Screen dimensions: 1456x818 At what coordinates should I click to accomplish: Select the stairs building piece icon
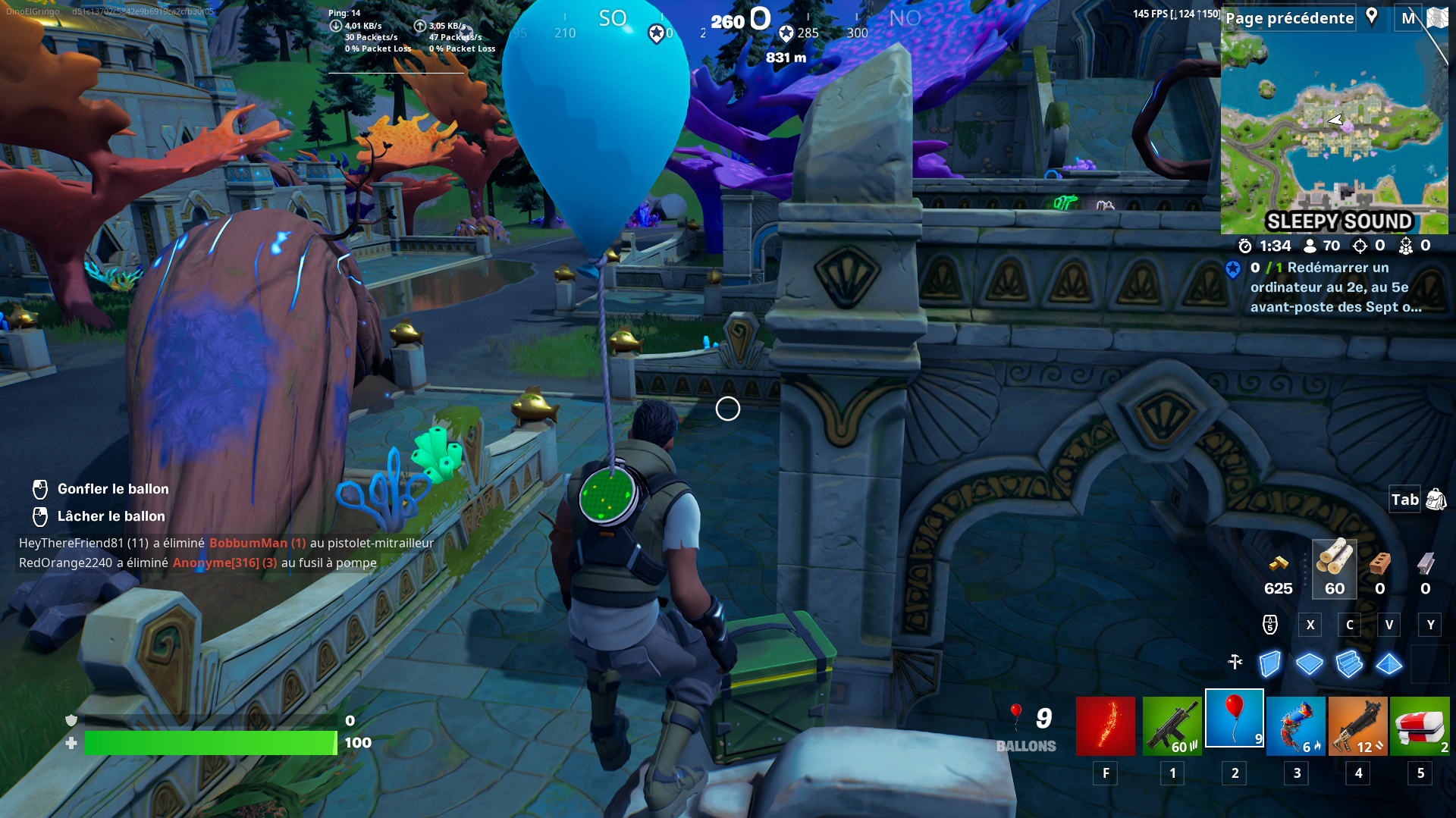tap(1349, 664)
